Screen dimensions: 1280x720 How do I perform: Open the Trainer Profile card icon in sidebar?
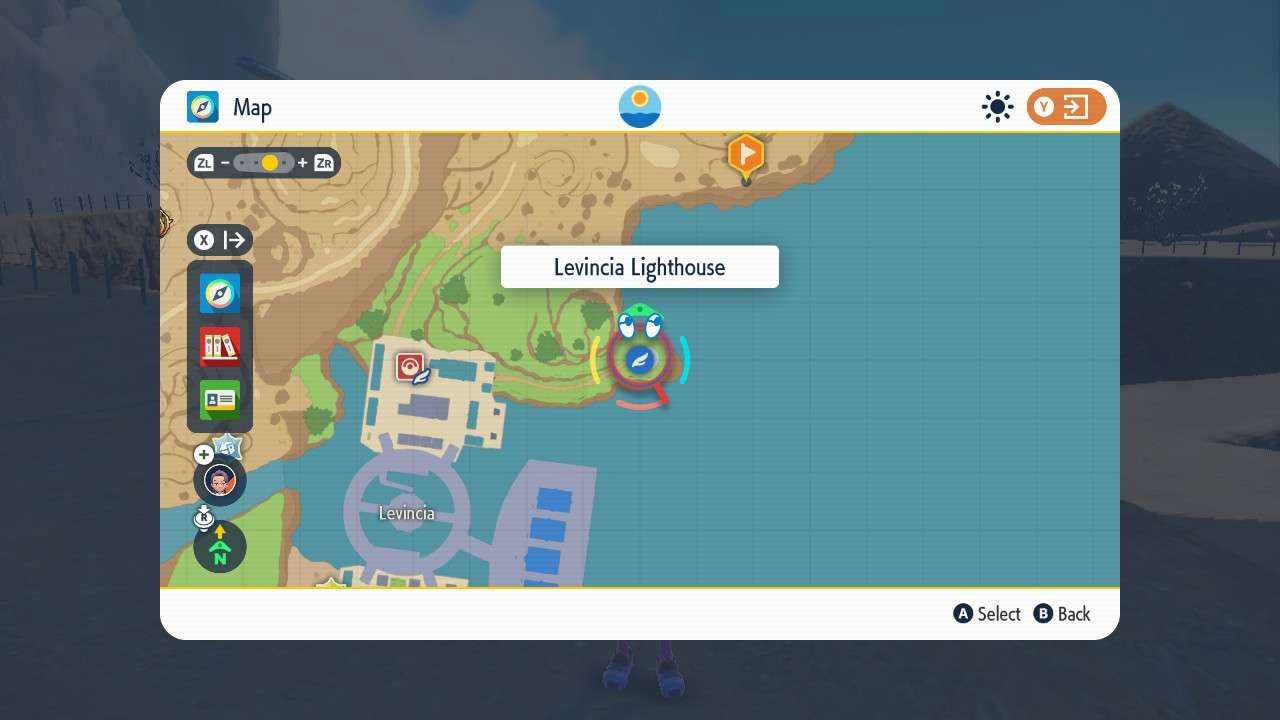219,397
